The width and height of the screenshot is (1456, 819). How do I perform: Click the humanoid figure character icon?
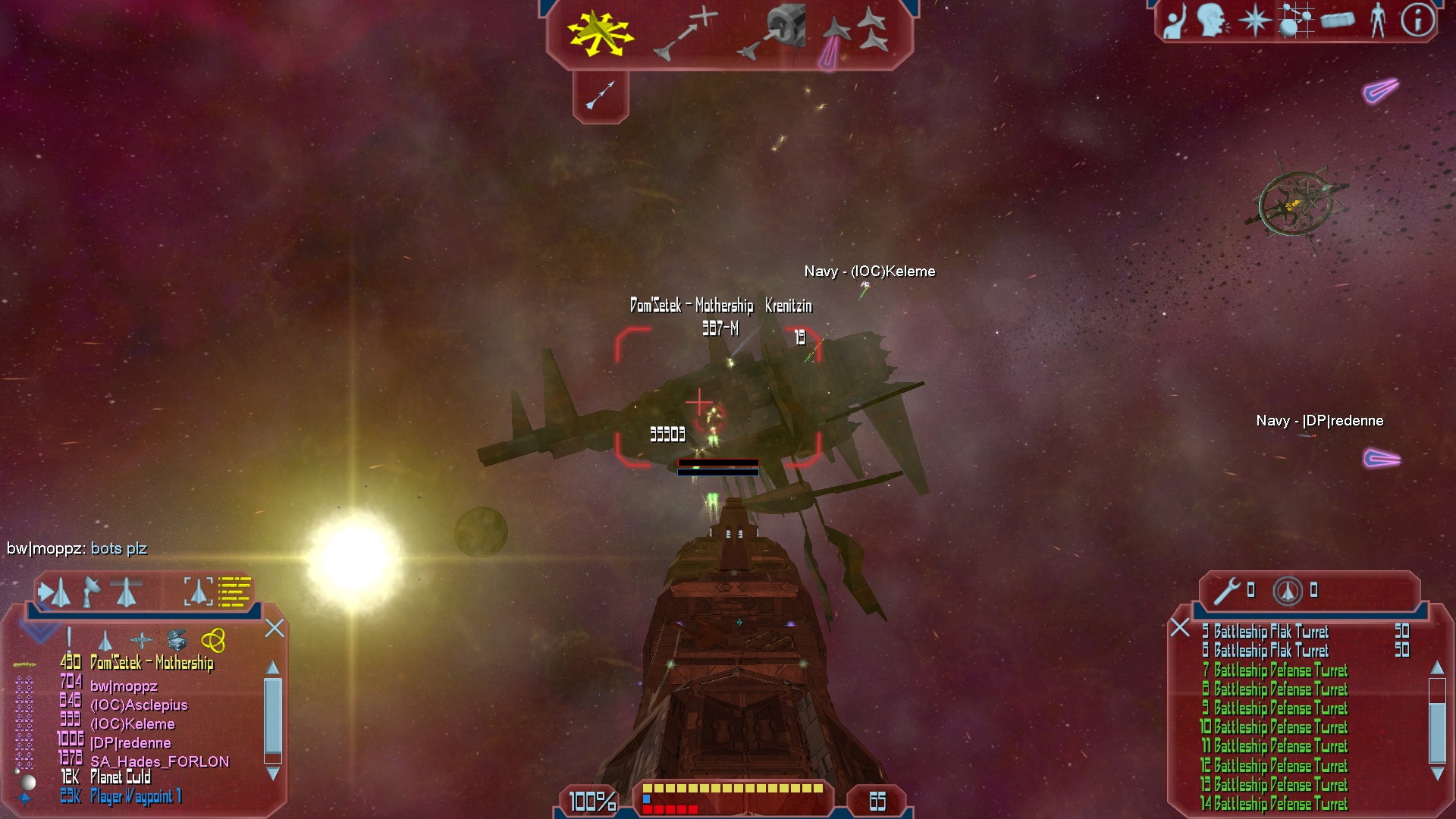point(1378,20)
